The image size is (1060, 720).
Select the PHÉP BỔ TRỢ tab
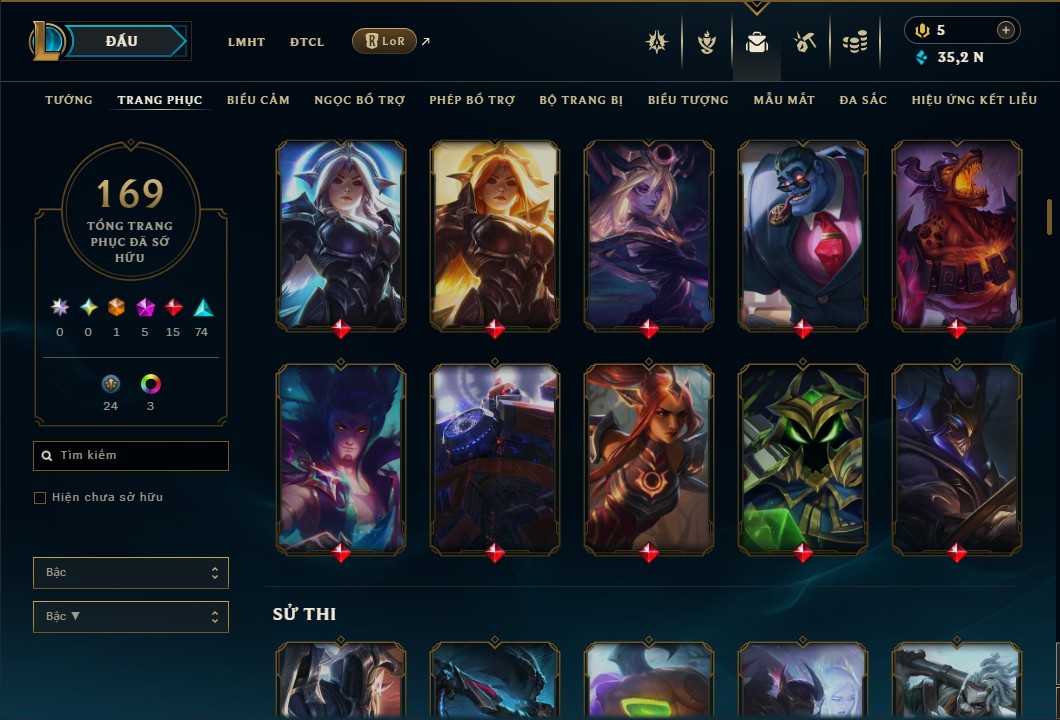click(473, 100)
